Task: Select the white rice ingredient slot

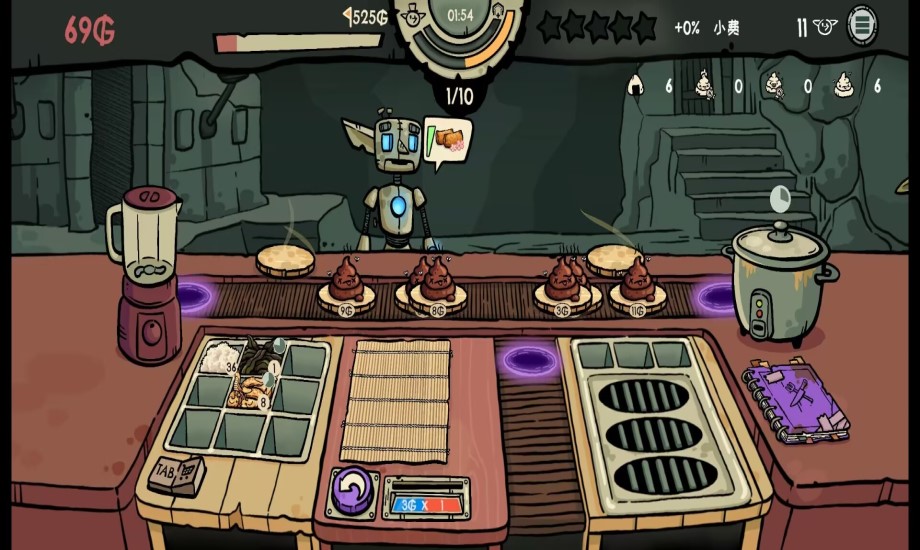Action: point(217,358)
